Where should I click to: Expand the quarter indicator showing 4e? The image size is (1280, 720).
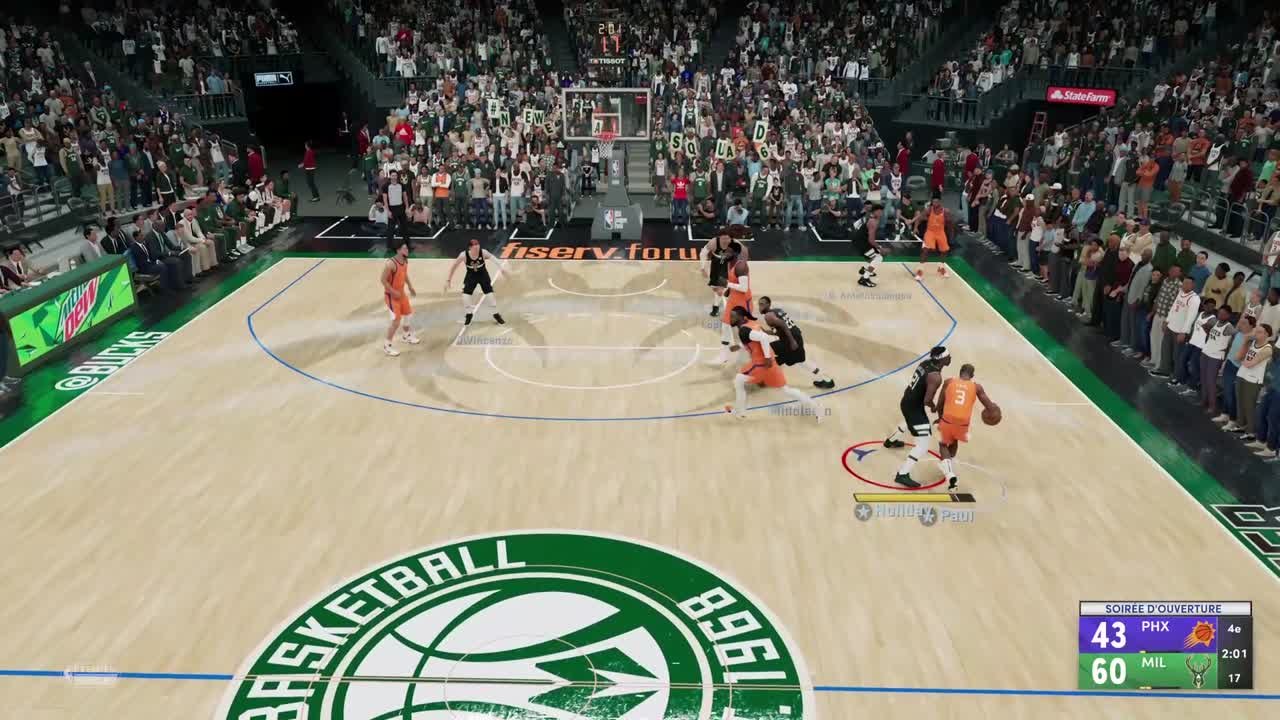[1234, 629]
